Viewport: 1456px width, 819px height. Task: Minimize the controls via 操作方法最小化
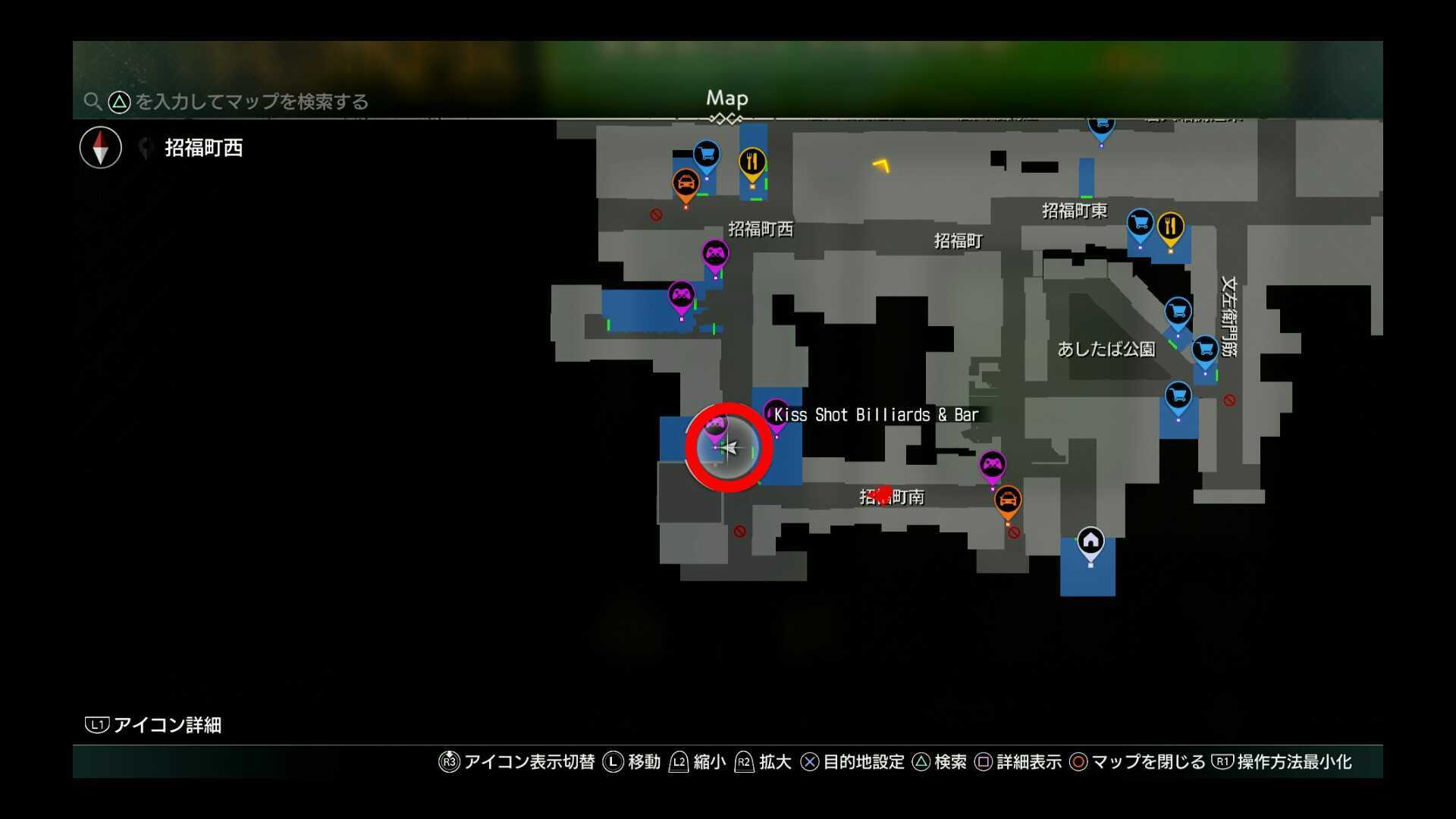coord(1283,763)
